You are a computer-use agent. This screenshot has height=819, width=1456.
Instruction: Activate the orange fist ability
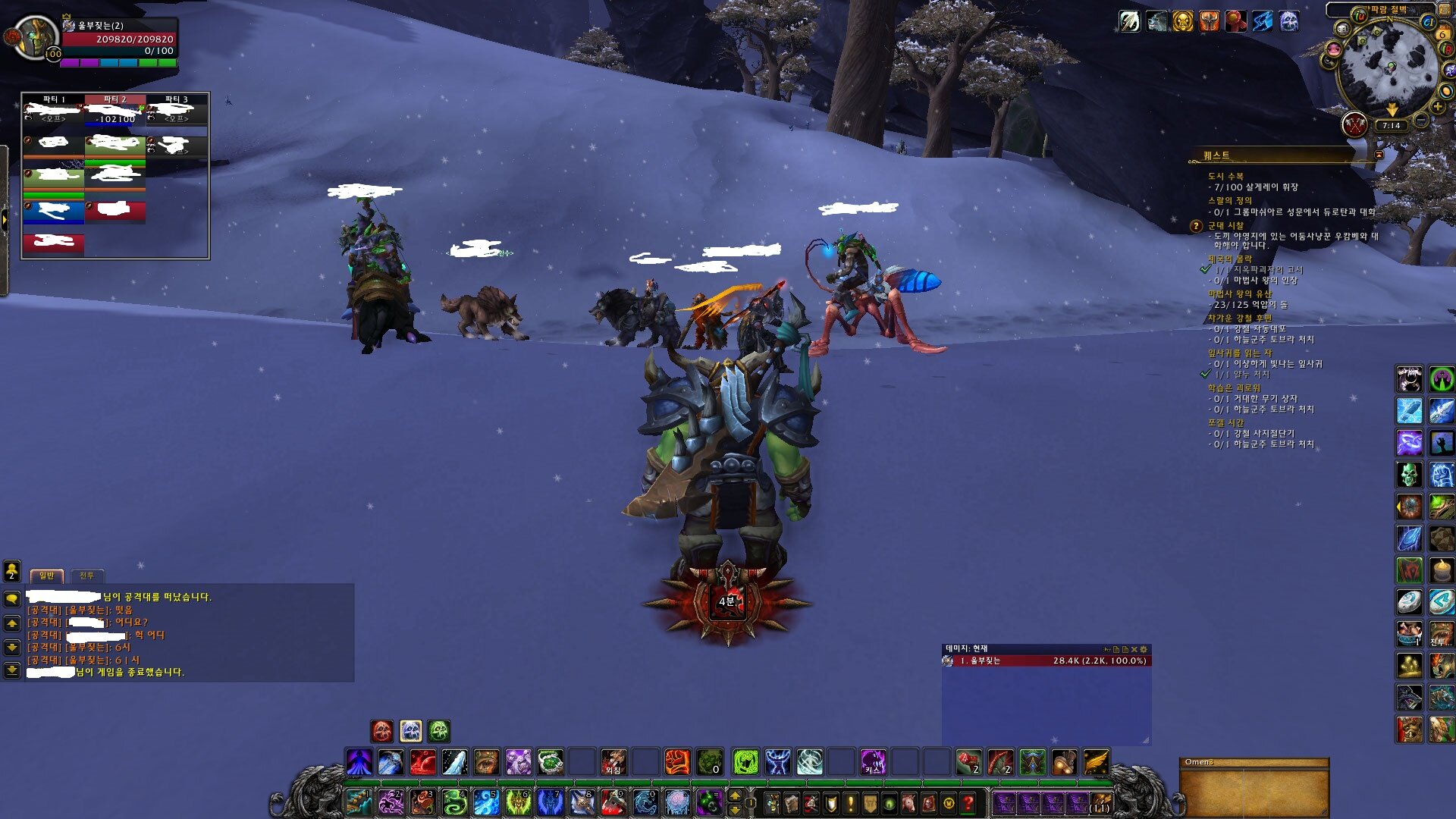[676, 761]
